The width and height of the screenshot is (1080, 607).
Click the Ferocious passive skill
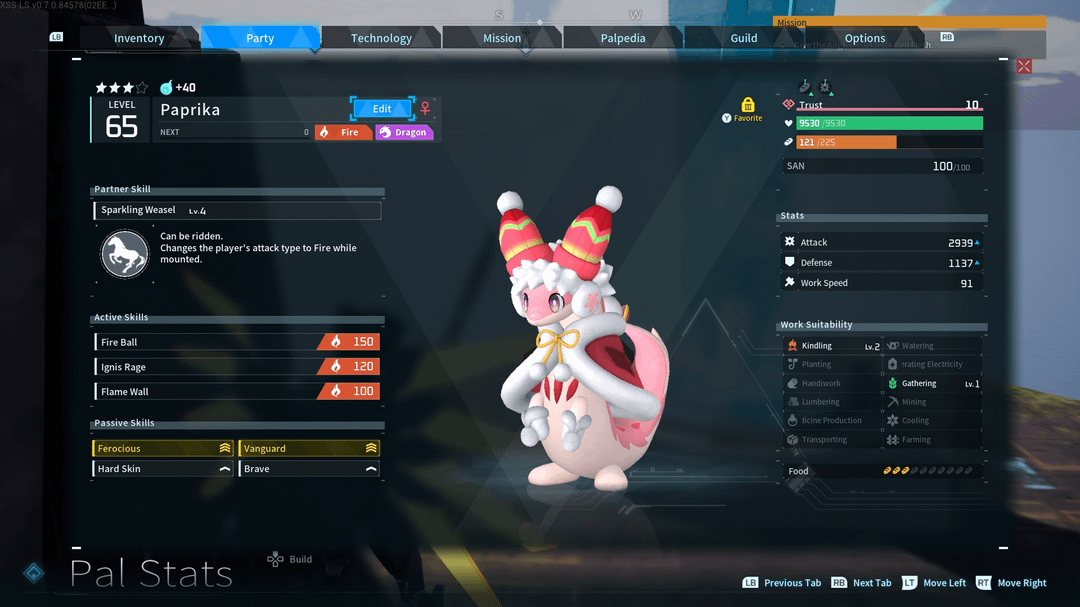tap(163, 449)
